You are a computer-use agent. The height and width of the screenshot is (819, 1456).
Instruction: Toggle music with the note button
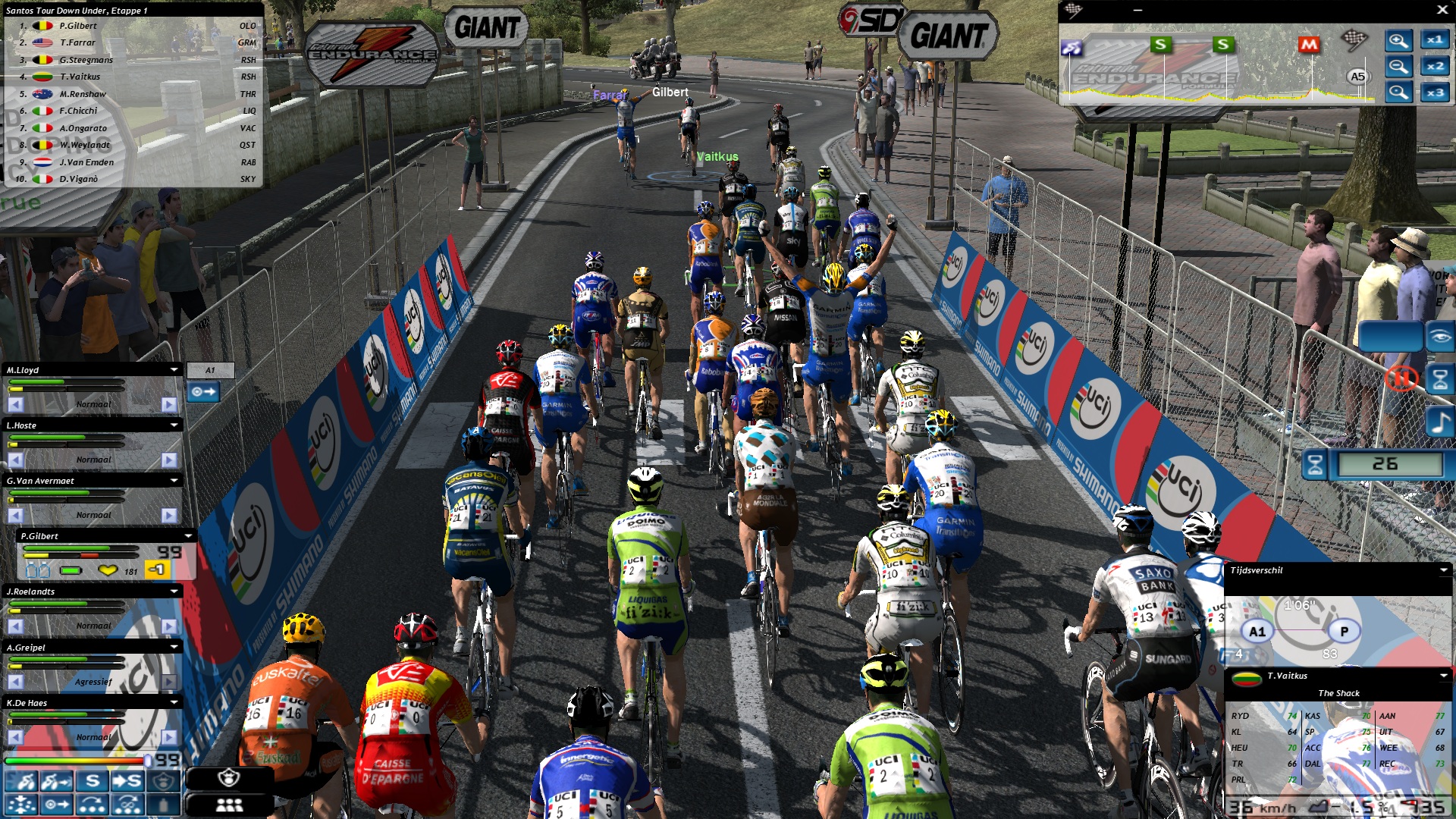[x=1439, y=422]
